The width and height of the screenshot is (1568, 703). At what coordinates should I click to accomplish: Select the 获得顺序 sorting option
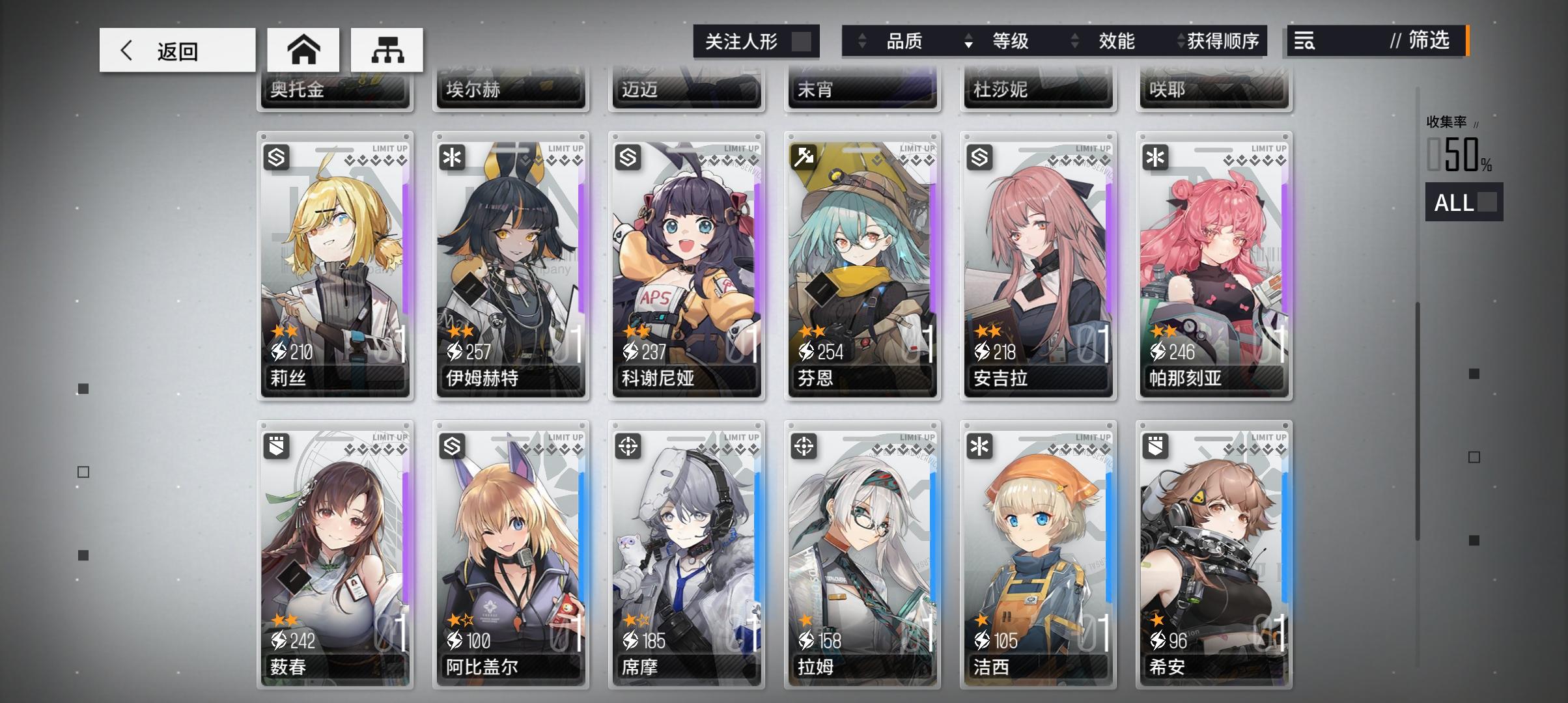[x=1224, y=42]
